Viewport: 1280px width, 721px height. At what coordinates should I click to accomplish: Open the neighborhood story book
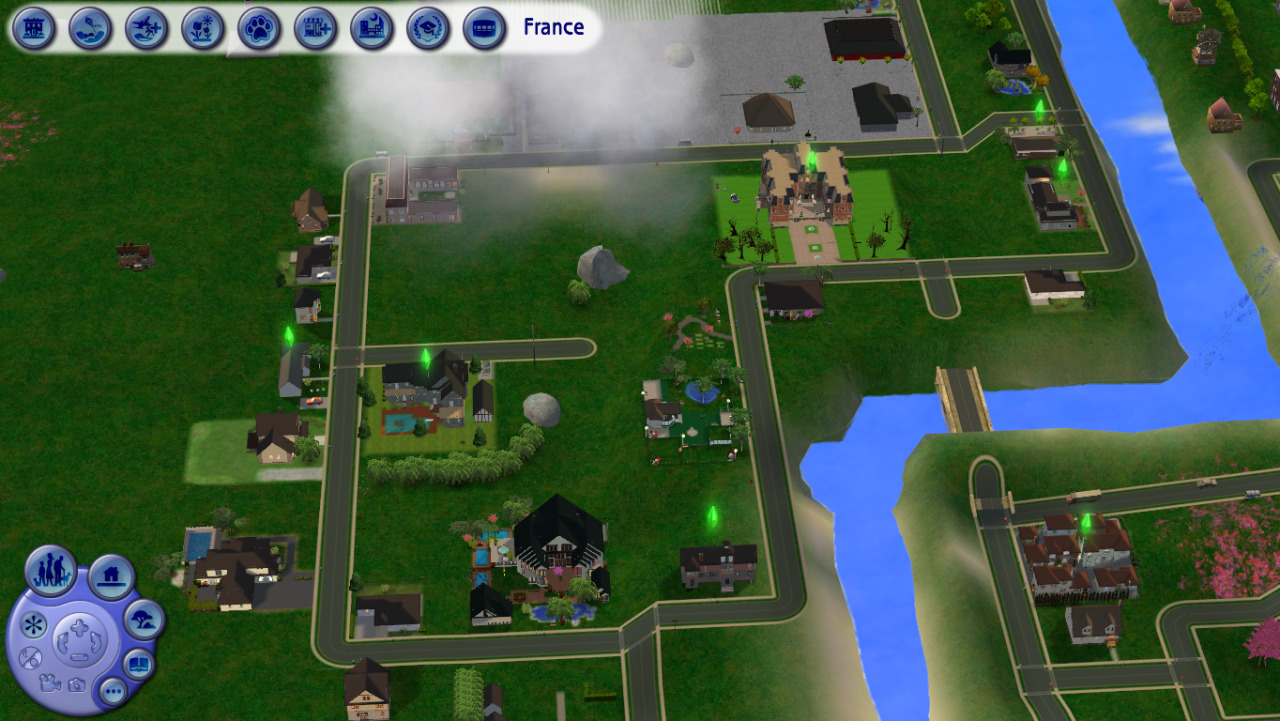(138, 663)
